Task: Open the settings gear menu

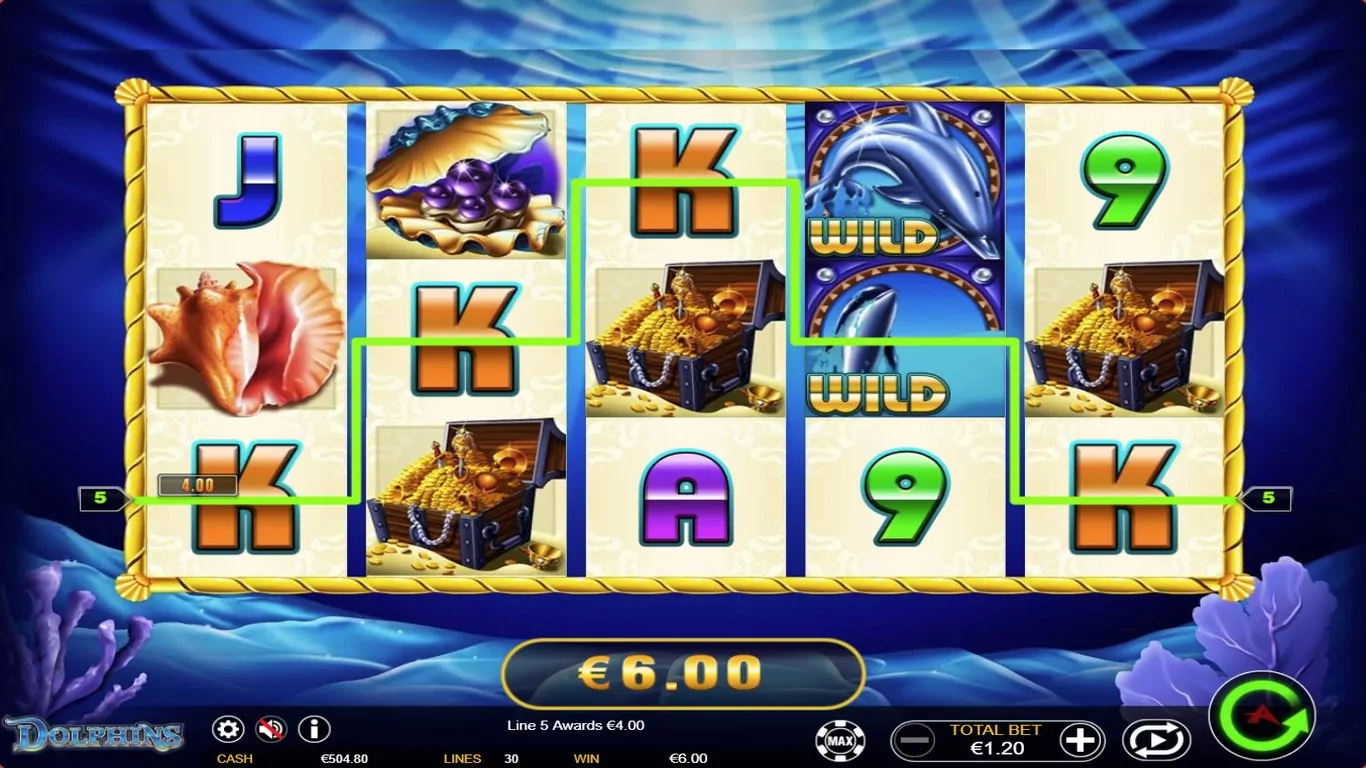Action: (x=228, y=729)
